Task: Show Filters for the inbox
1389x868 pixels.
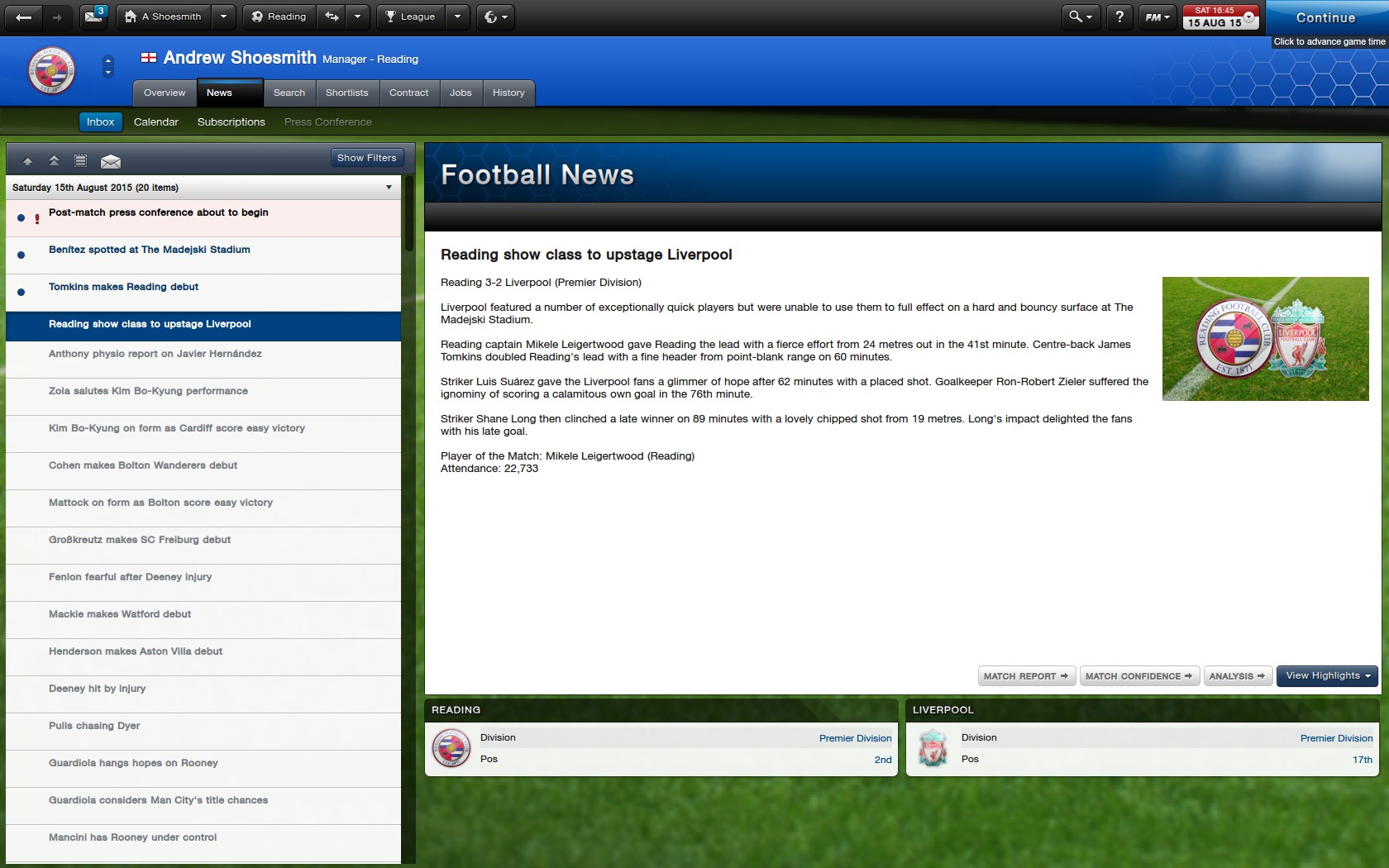Action: click(x=366, y=158)
